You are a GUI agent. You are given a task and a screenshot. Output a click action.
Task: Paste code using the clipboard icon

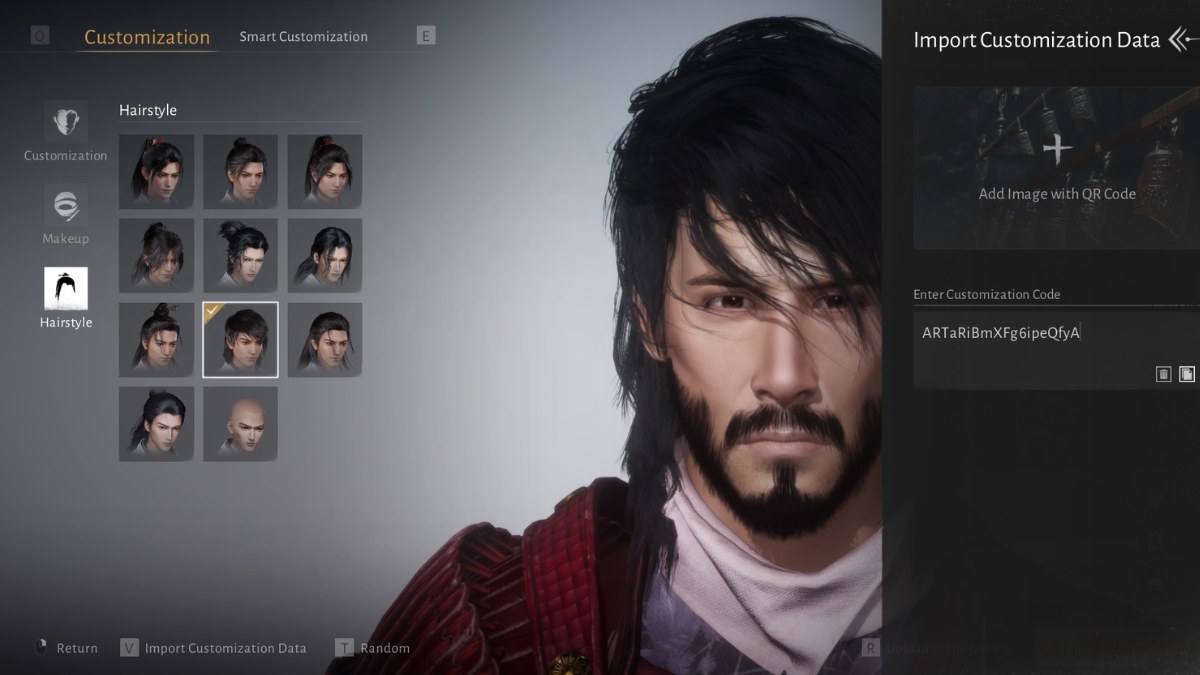(x=1186, y=374)
